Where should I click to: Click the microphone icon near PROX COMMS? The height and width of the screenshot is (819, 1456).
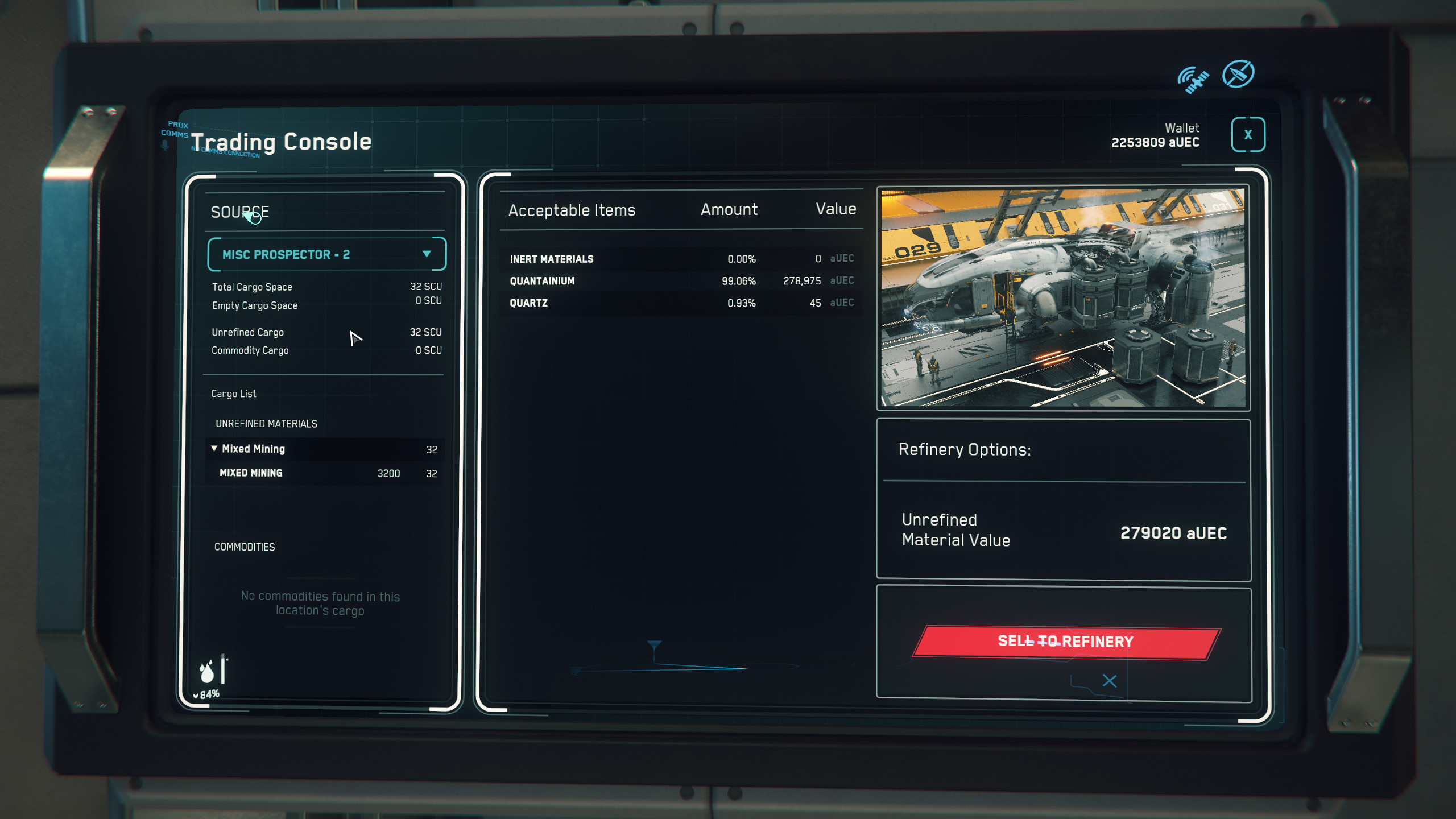[165, 143]
